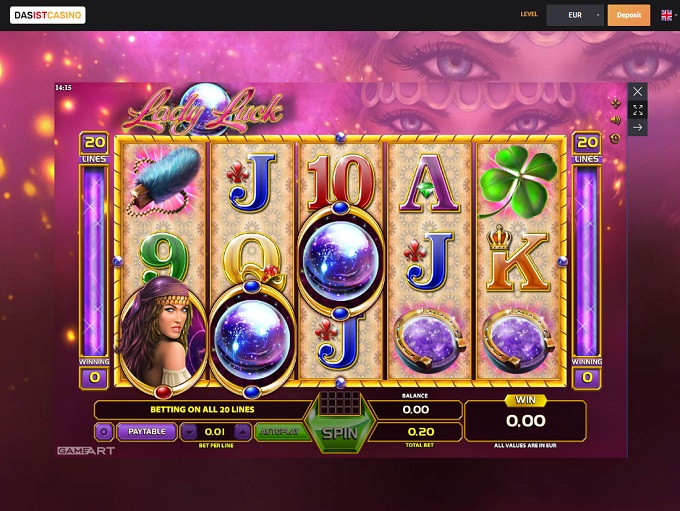Click the right-arrow overlay button
This screenshot has width=680, height=511.
[638, 127]
